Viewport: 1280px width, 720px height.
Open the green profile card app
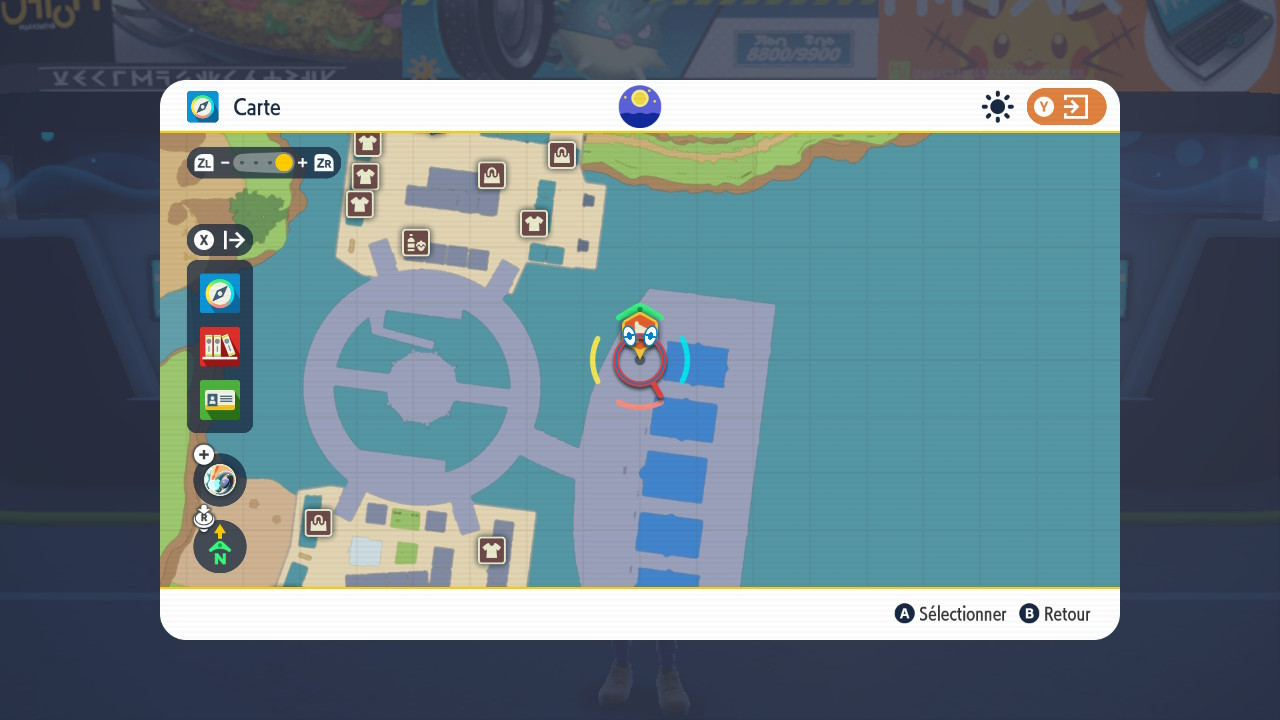point(220,400)
